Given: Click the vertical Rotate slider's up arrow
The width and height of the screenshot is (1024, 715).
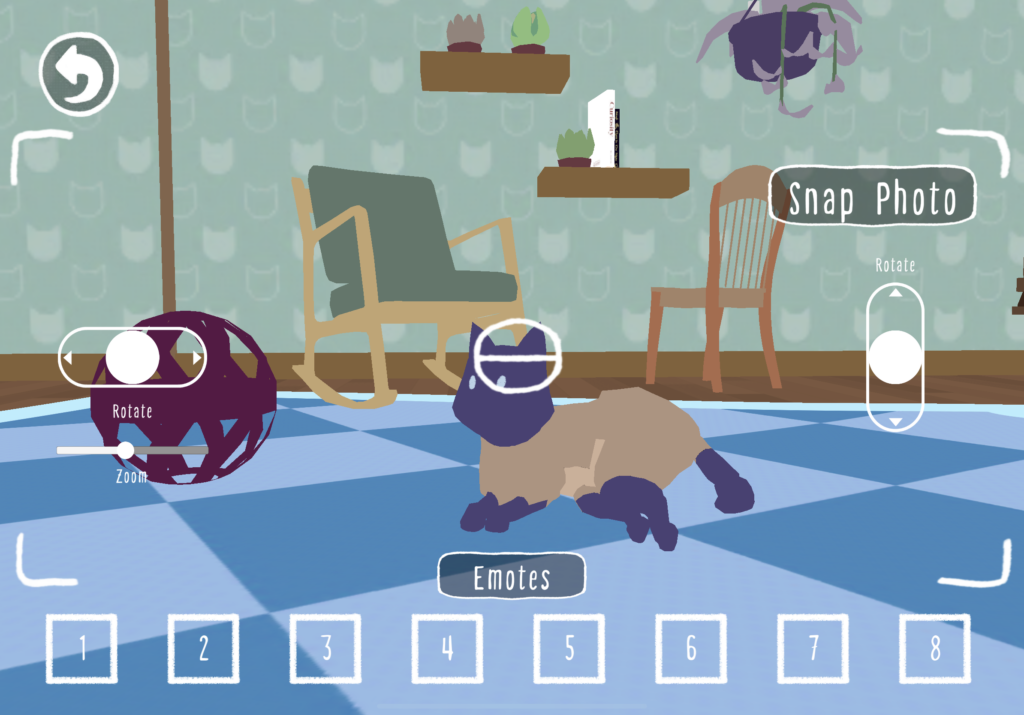Looking at the screenshot, I should (895, 293).
